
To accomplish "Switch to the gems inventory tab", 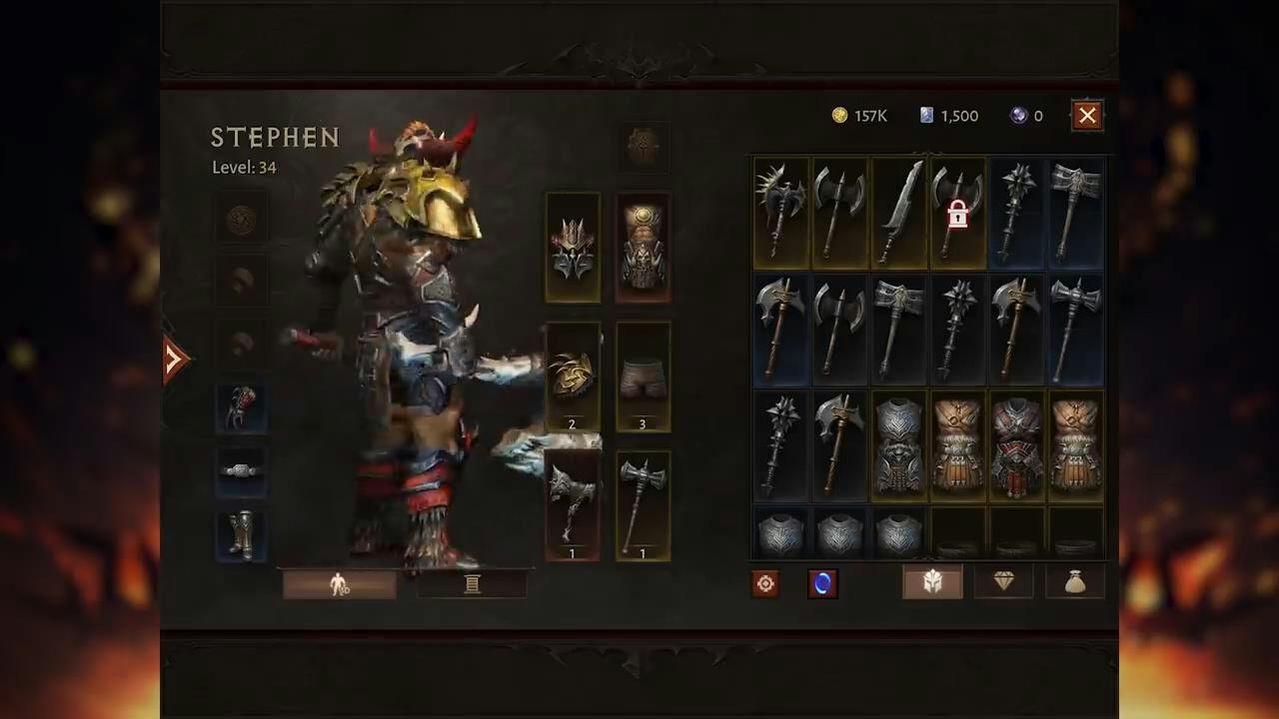I will [x=1003, y=582].
